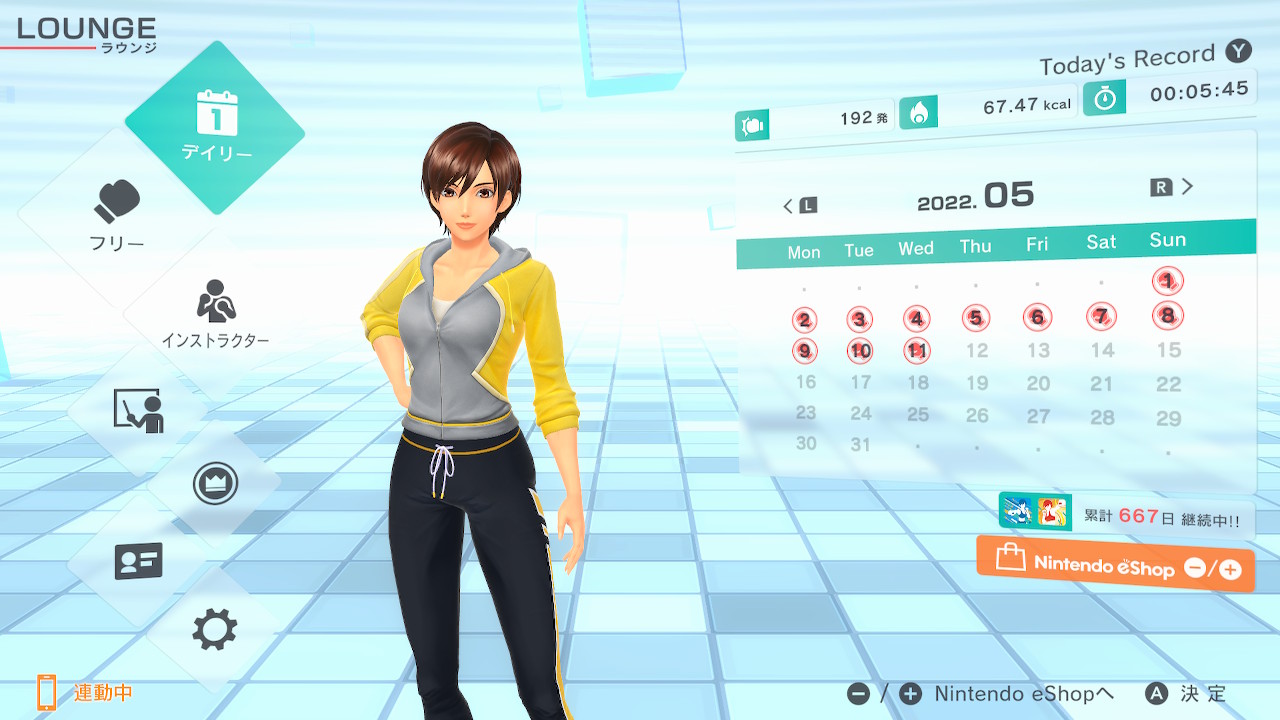Click the phone linked status (連動中) icon
The image size is (1280, 720).
(x=47, y=692)
